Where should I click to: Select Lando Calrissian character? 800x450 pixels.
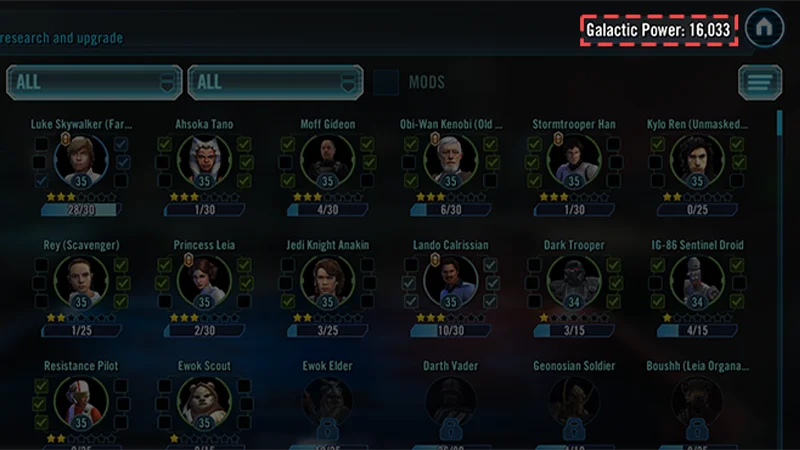[450, 279]
